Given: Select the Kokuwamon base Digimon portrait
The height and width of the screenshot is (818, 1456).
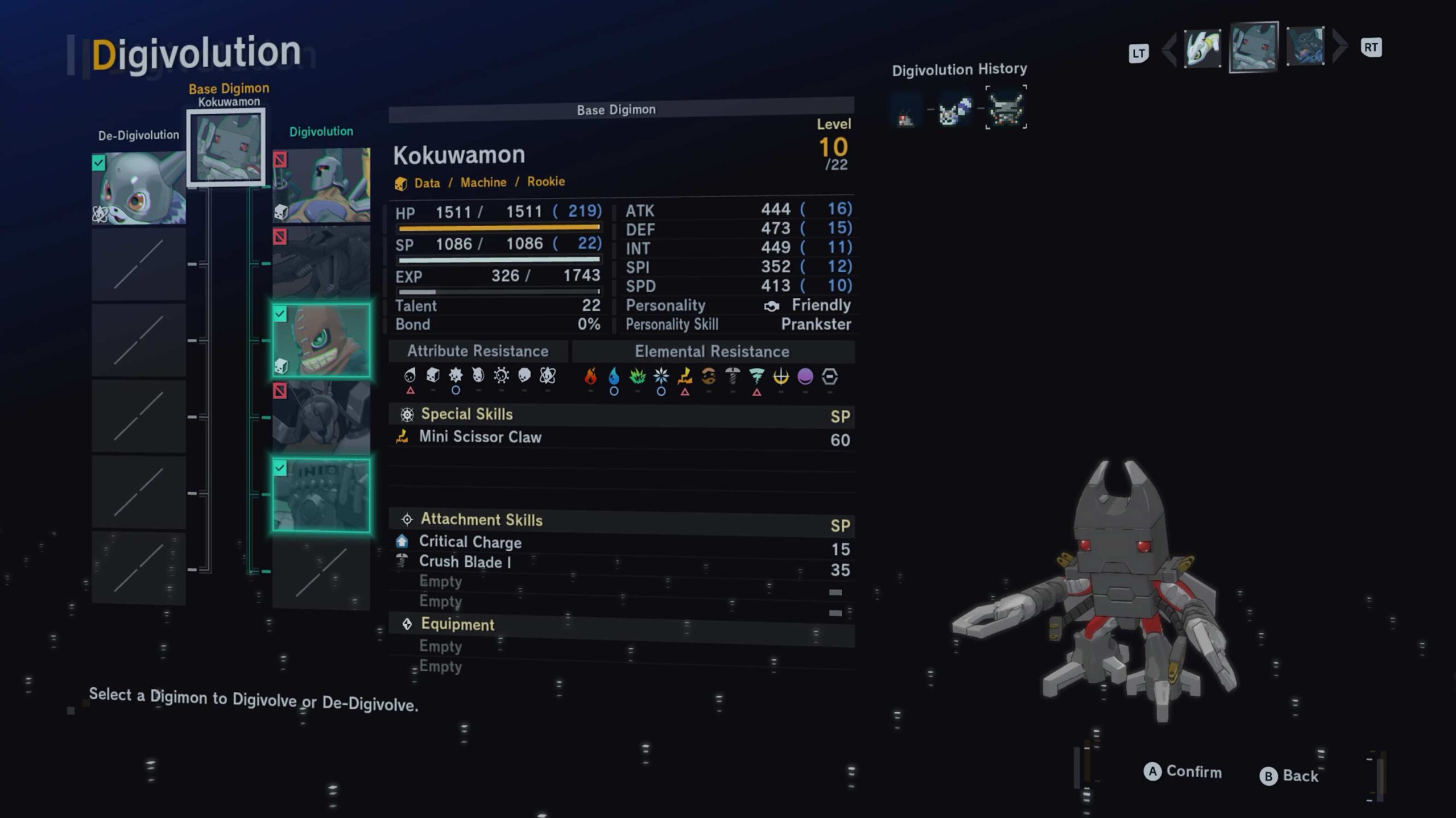Looking at the screenshot, I should (226, 147).
